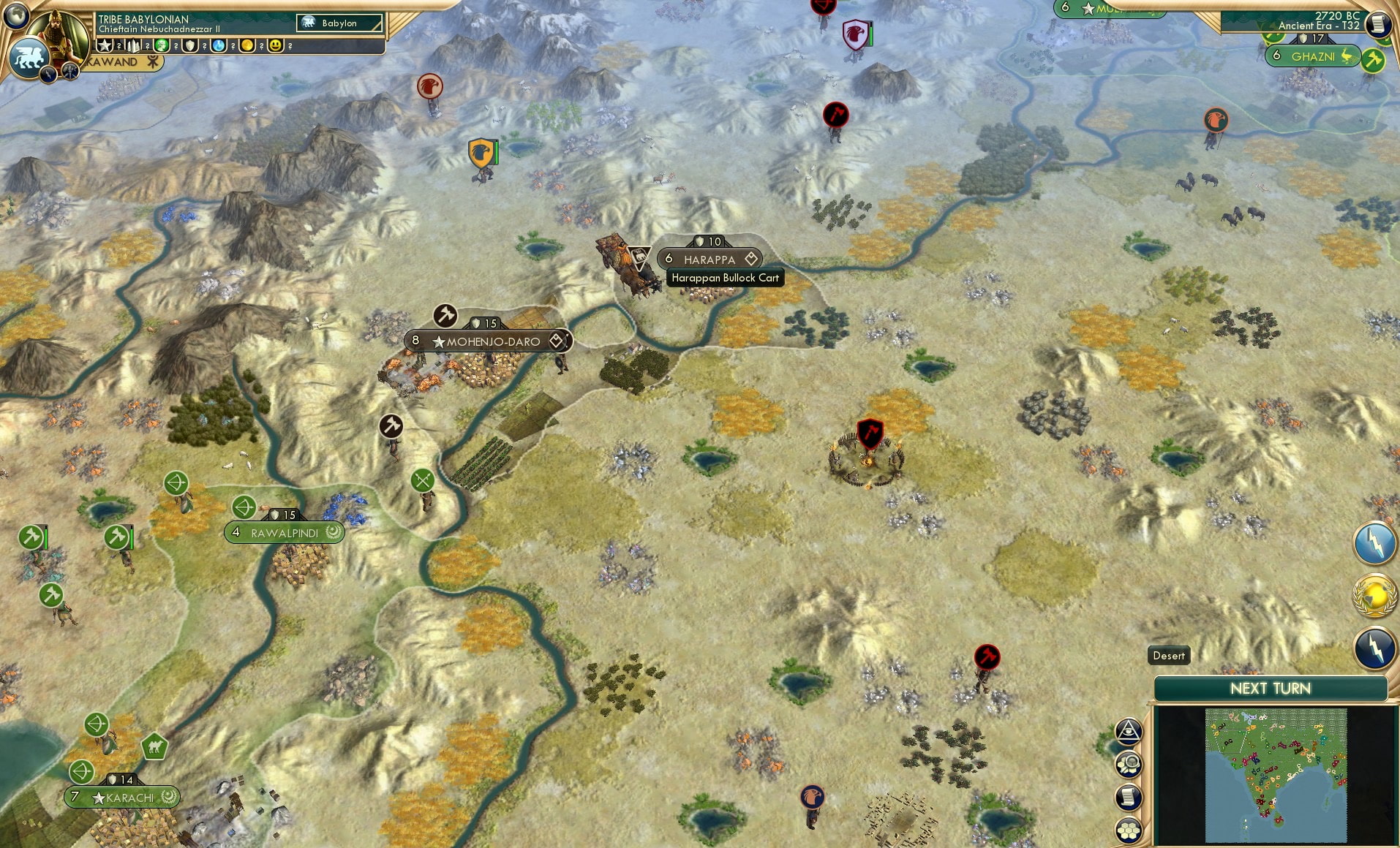Select the Rawalpindi city banner
Viewport: 1400px width, 848px height.
[x=284, y=532]
